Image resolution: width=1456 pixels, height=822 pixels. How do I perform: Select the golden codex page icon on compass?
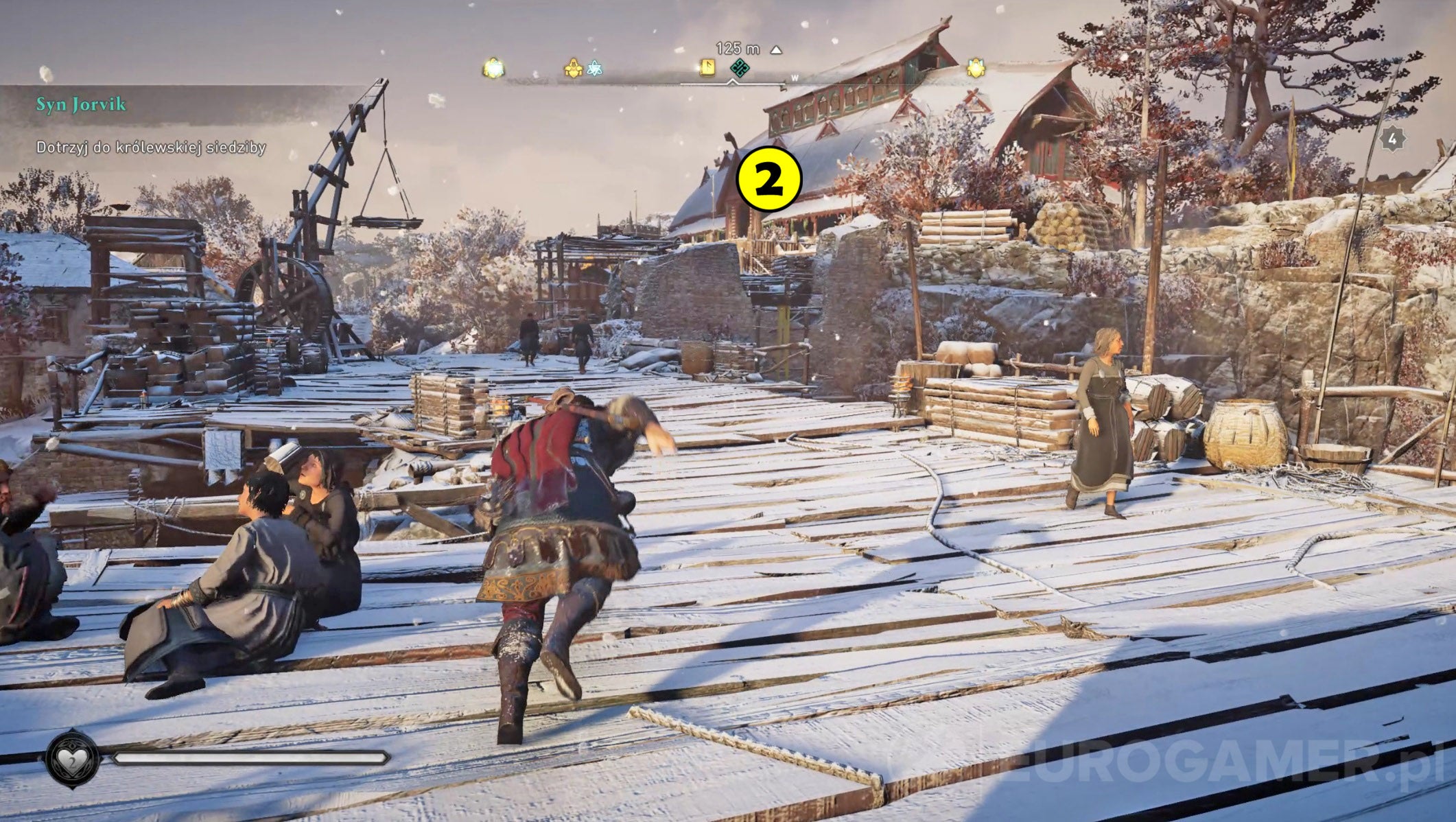click(x=707, y=69)
